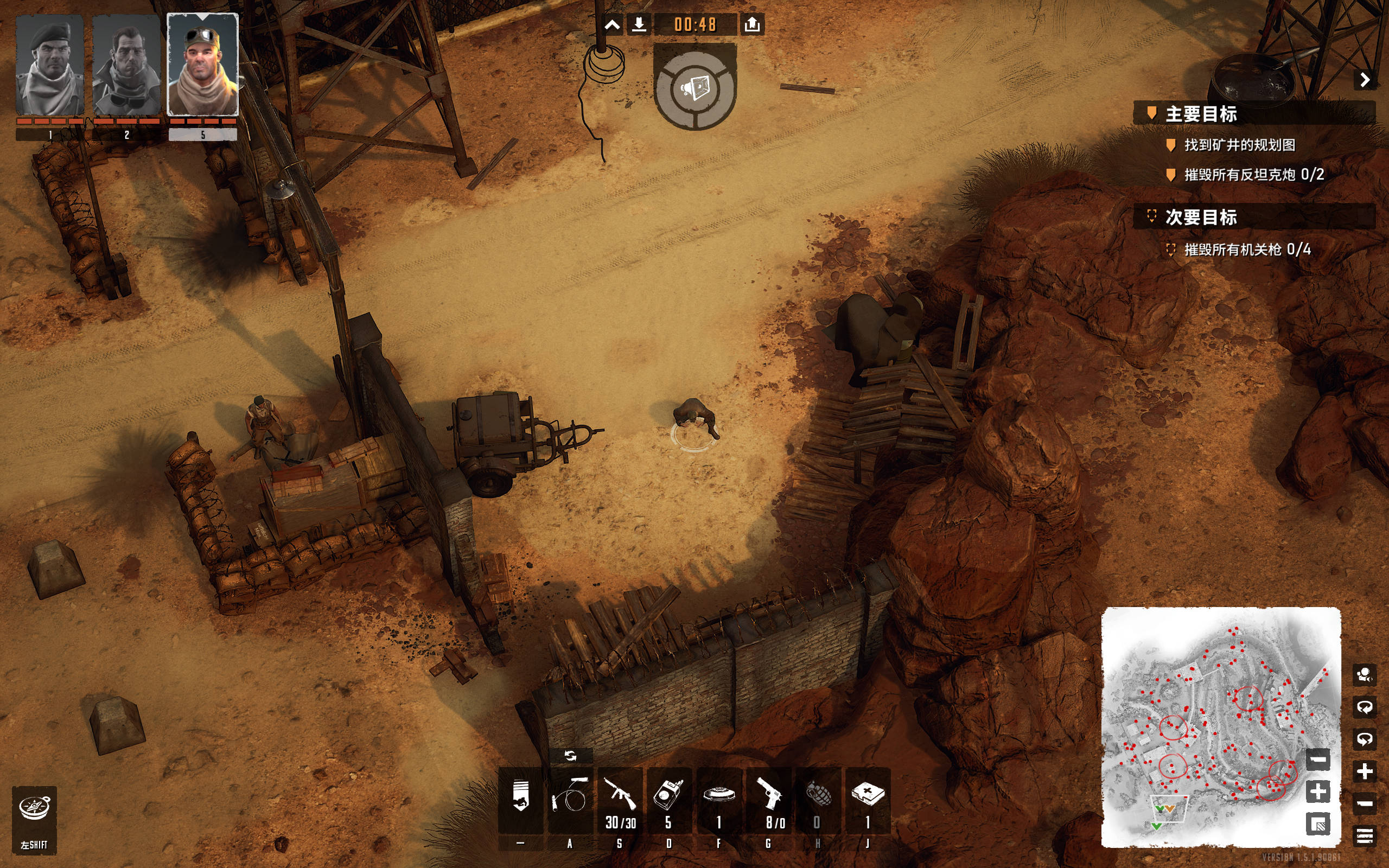Select the beret-wearing commando portrait
The image size is (1389, 868).
tap(50, 65)
